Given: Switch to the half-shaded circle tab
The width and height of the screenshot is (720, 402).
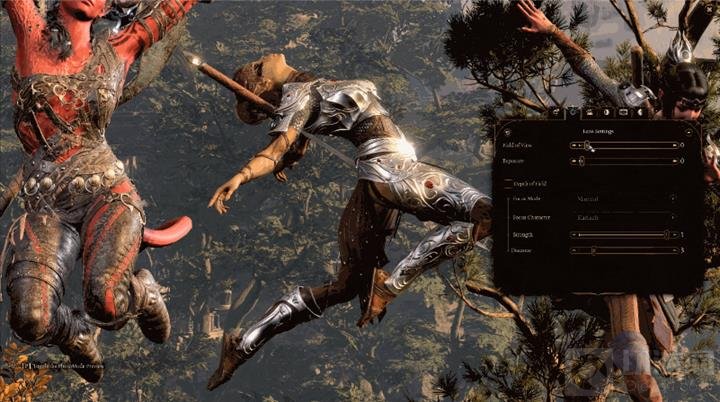Looking at the screenshot, I should 606,113.
